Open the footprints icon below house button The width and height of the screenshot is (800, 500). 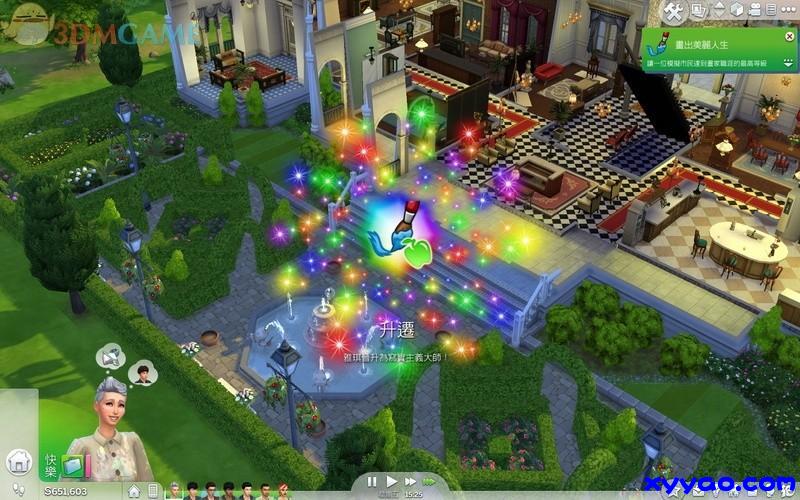19,490
